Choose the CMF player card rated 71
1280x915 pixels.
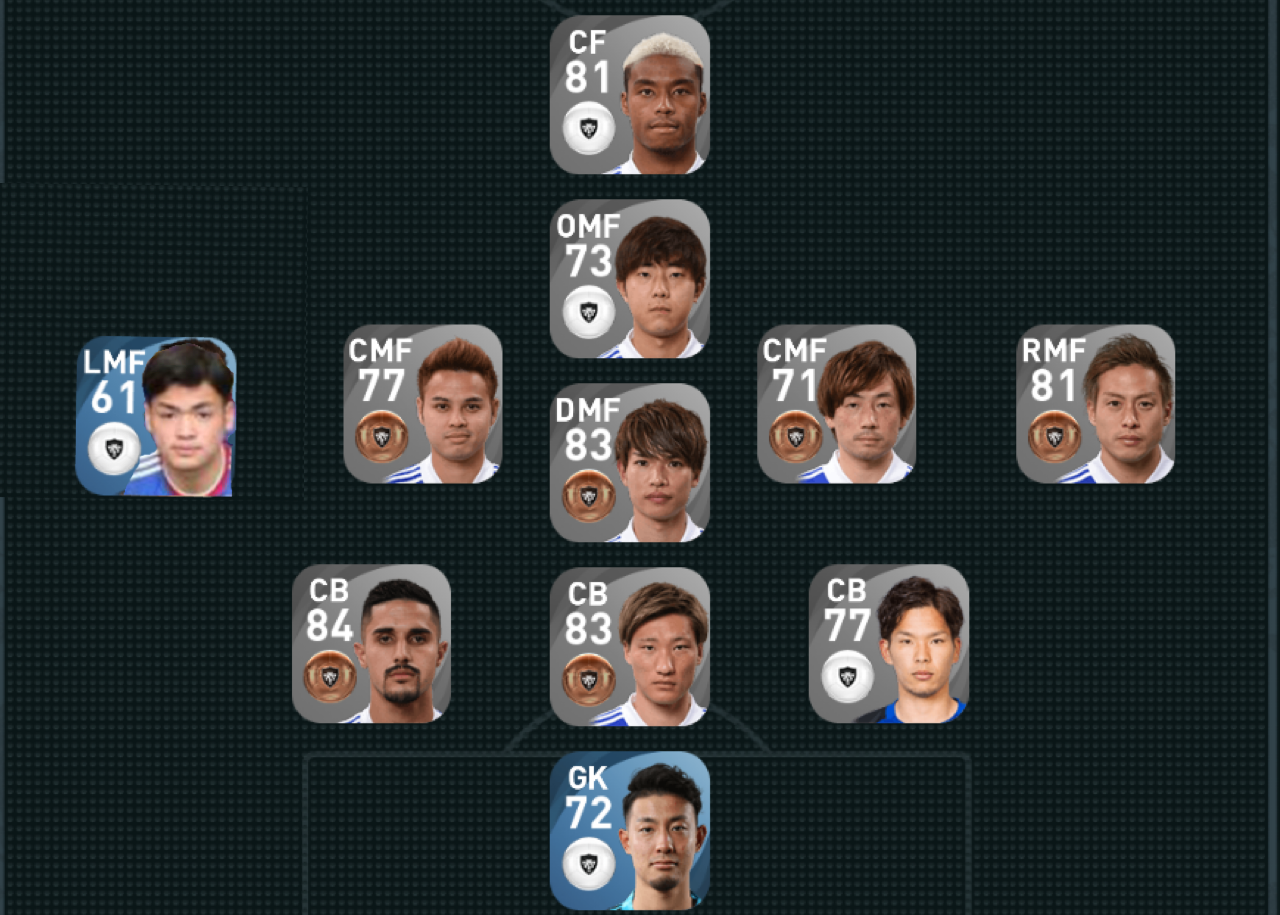click(836, 404)
